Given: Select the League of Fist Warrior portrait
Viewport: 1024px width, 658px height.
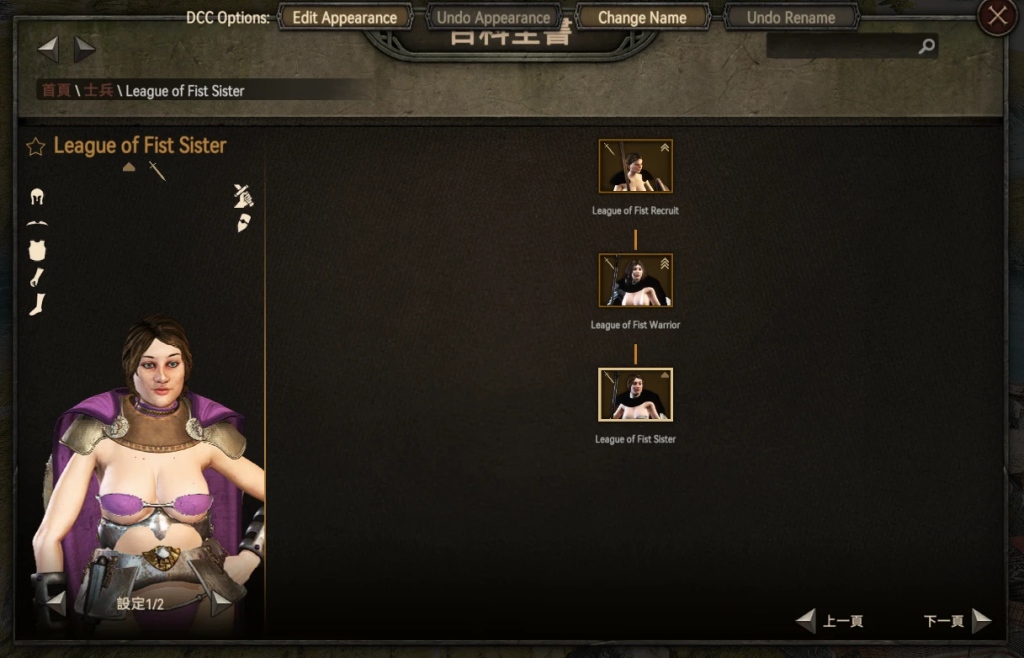Looking at the screenshot, I should coord(635,280).
